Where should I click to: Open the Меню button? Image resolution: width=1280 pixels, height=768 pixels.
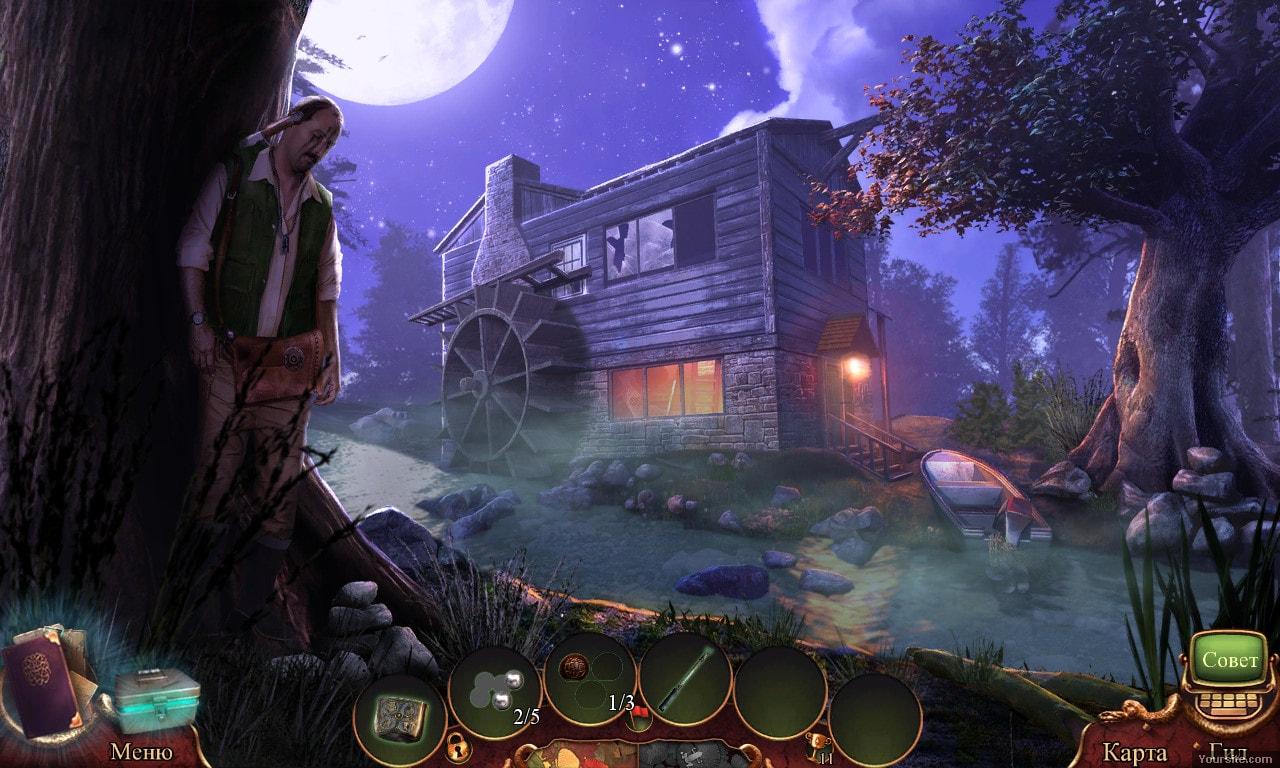(141, 751)
